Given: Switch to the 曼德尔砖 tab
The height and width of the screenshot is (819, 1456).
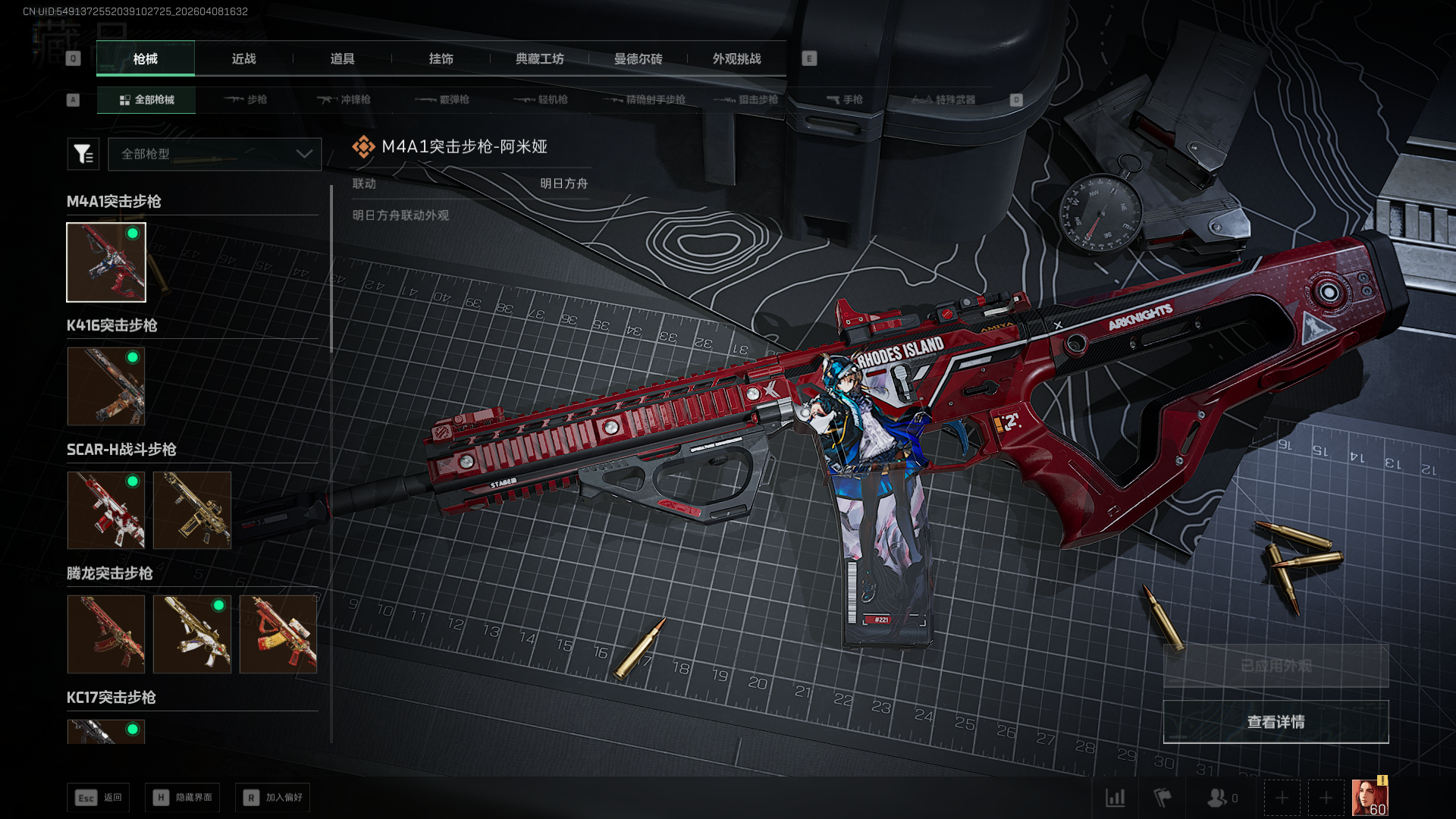Looking at the screenshot, I should click(638, 59).
